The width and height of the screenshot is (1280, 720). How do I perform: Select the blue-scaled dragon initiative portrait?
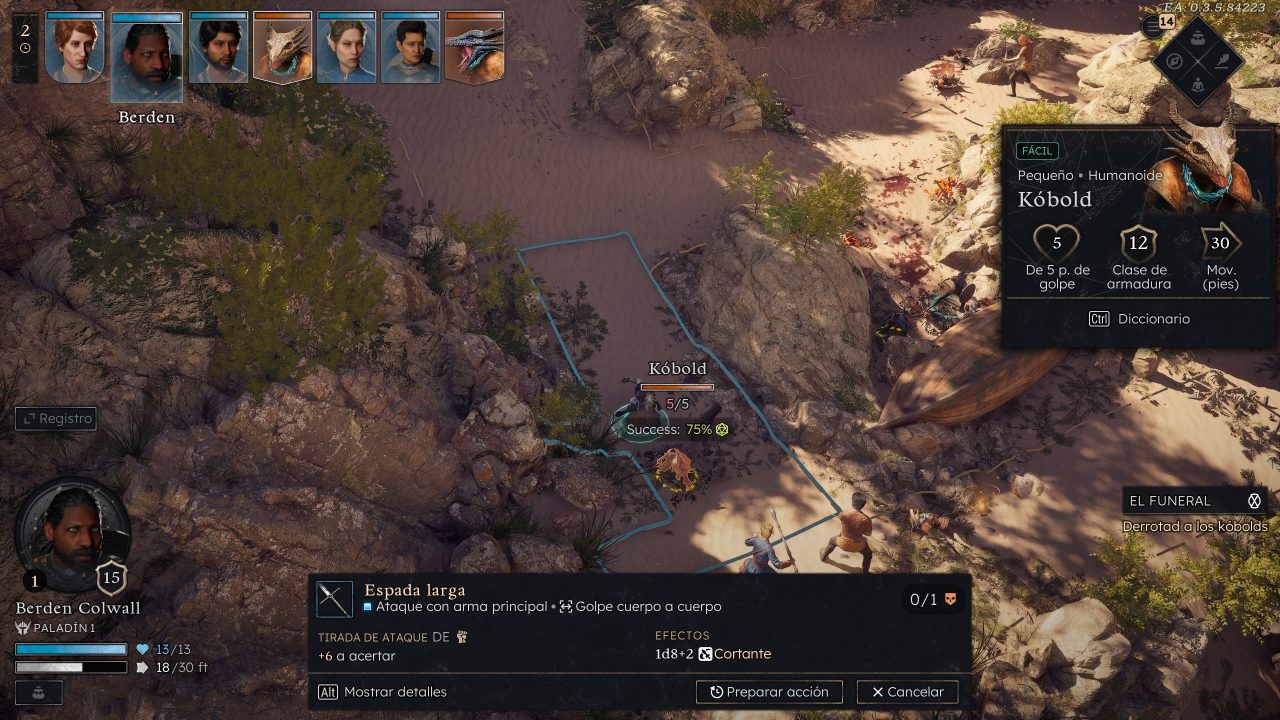click(x=475, y=48)
